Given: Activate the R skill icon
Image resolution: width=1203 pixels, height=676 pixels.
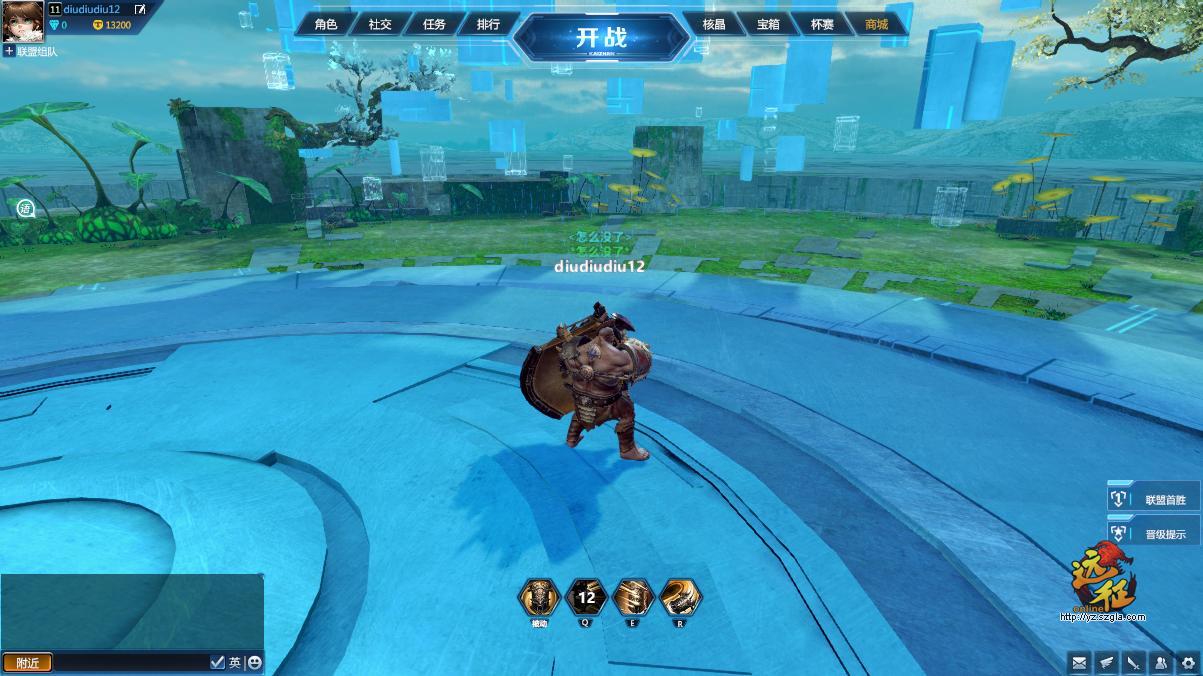Looking at the screenshot, I should pos(680,598).
